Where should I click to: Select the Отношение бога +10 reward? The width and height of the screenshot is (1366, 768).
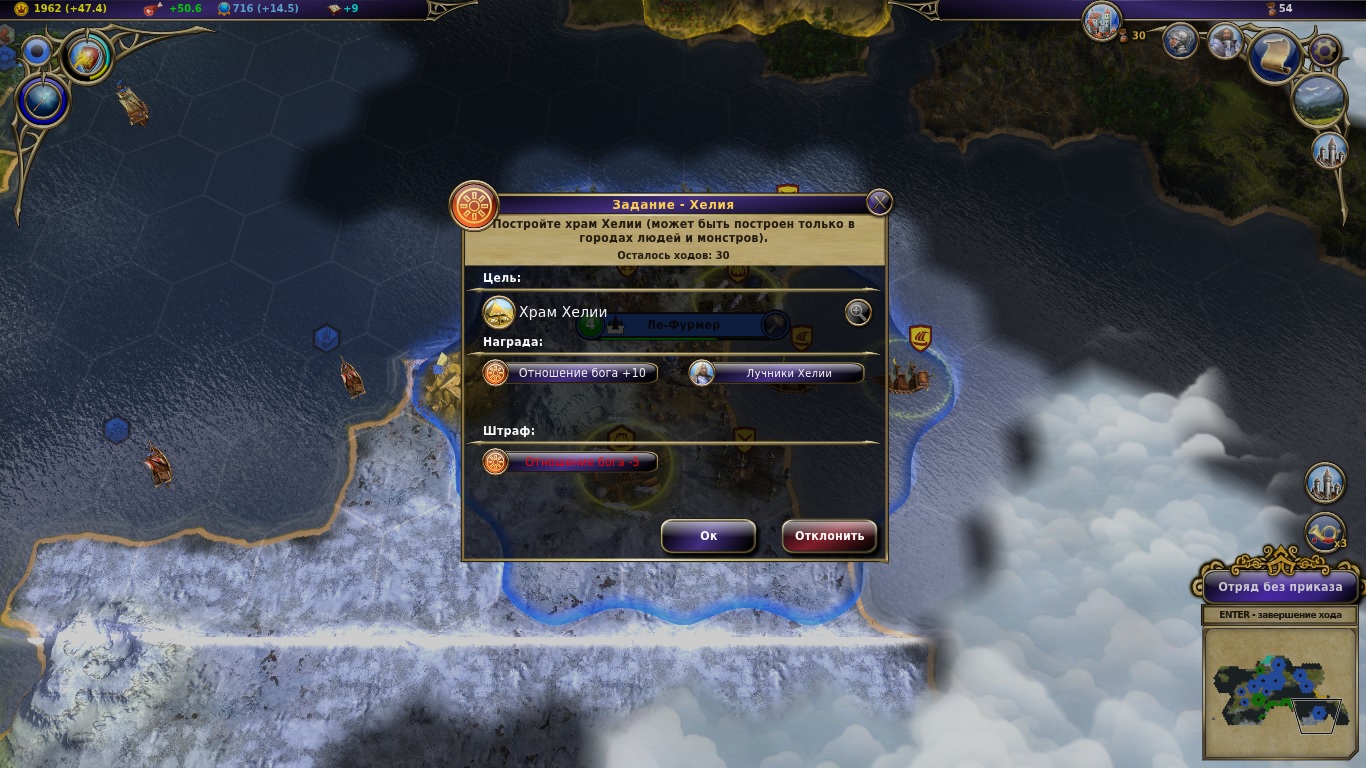point(571,373)
